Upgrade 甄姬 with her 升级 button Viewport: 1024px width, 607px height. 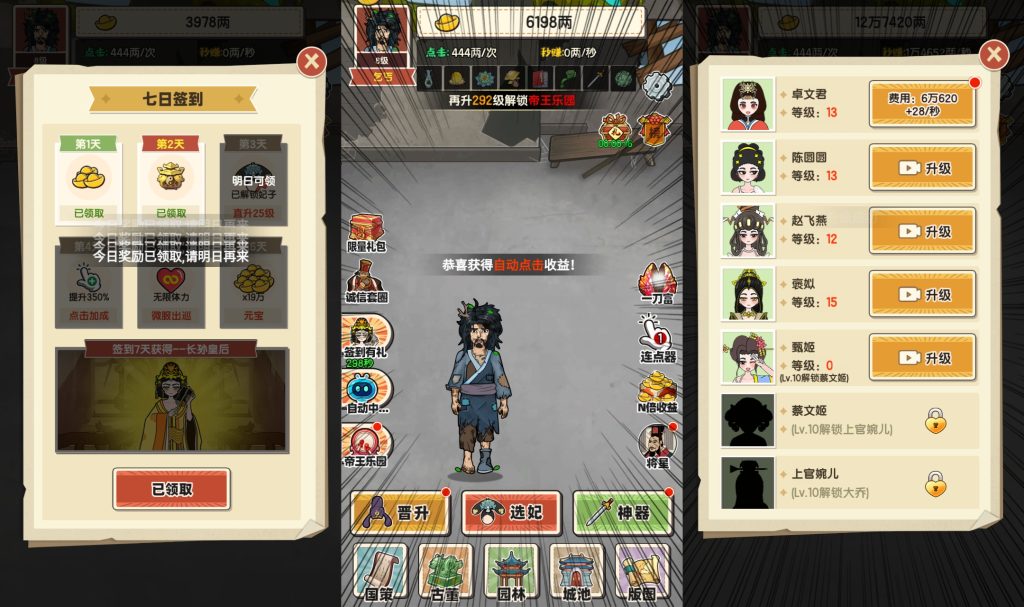point(922,357)
